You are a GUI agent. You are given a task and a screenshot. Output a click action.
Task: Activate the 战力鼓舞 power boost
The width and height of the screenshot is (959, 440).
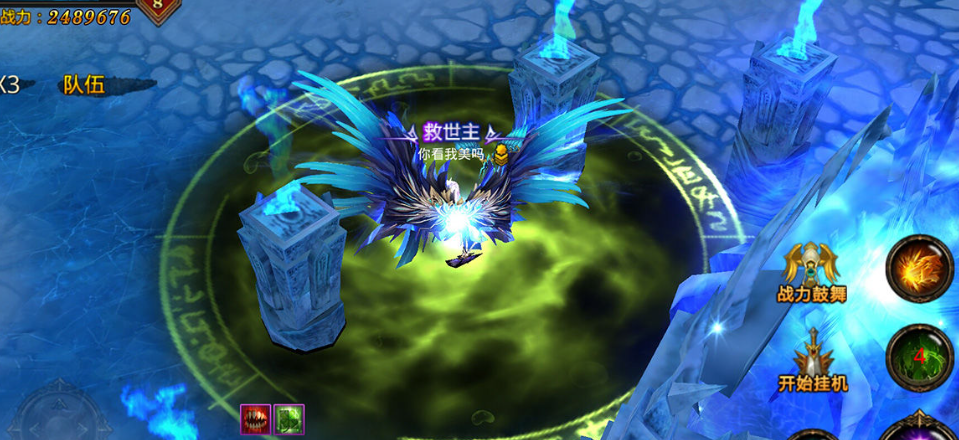coord(811,270)
